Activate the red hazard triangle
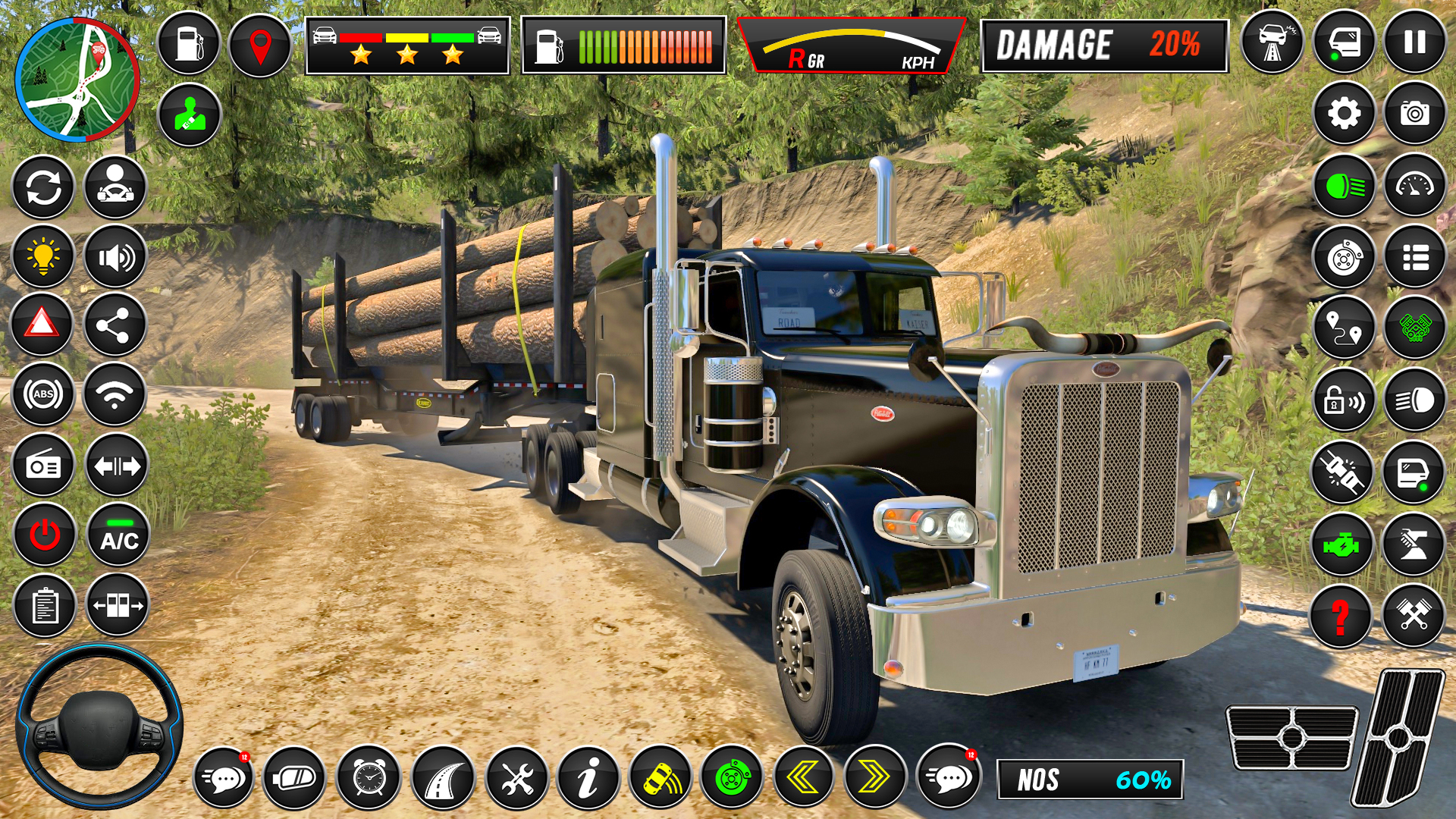The height and width of the screenshot is (819, 1456). tap(42, 325)
